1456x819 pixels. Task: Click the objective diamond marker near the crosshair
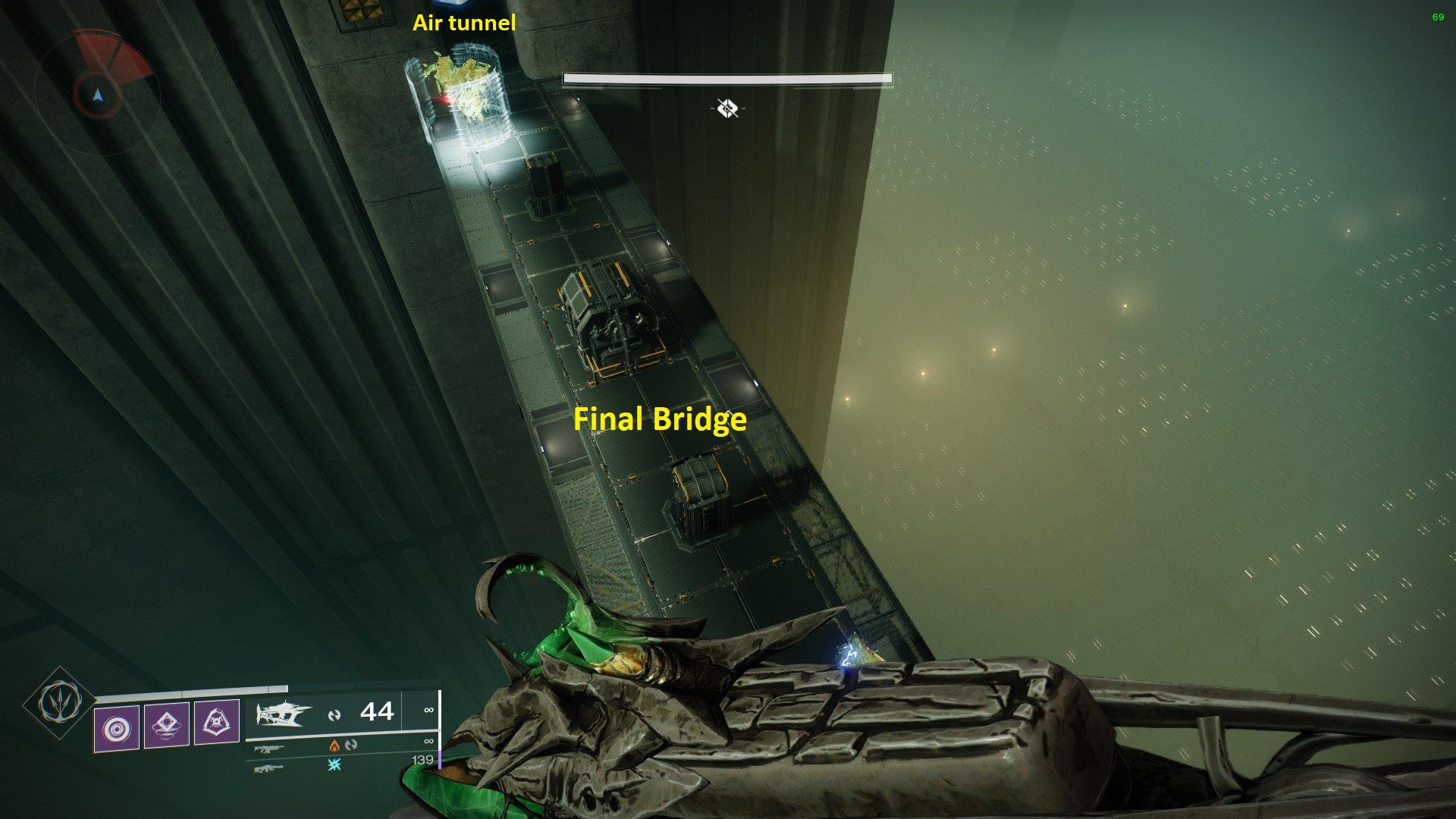pos(727,108)
